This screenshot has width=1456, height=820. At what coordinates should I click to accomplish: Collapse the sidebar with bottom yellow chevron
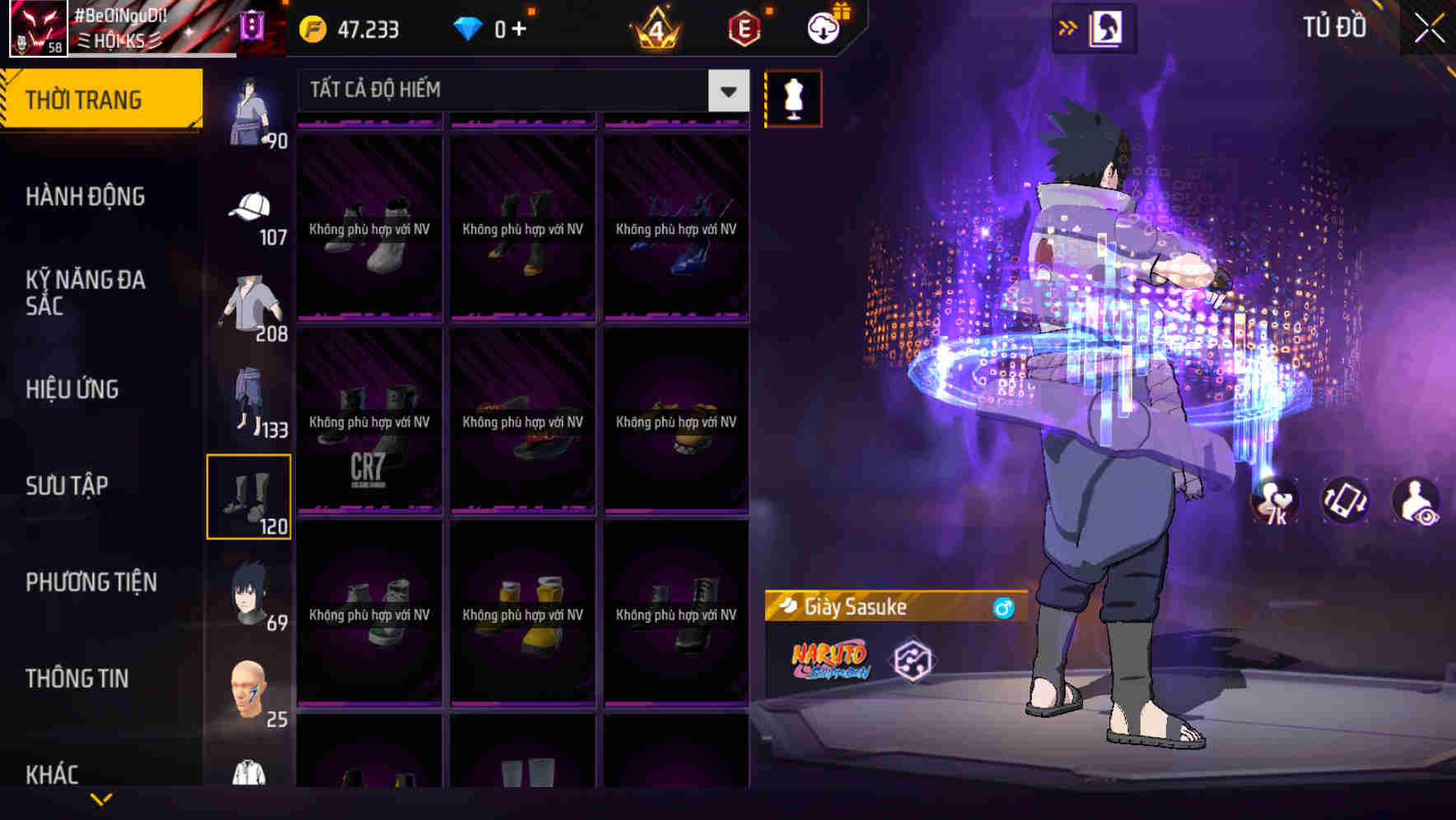point(101,799)
